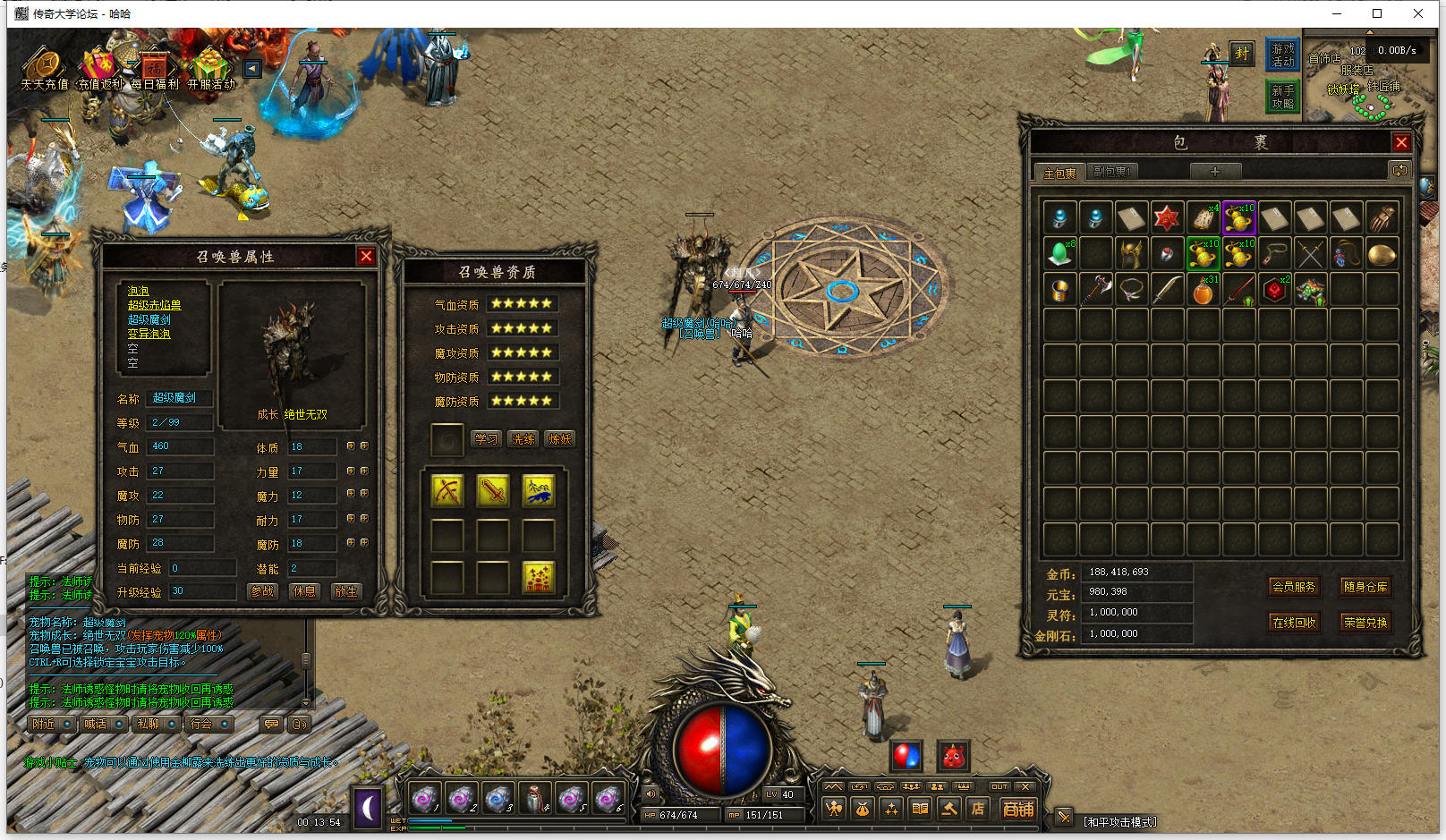The height and width of the screenshot is (840, 1446).
Task: Close the game window
Action: (x=1418, y=13)
